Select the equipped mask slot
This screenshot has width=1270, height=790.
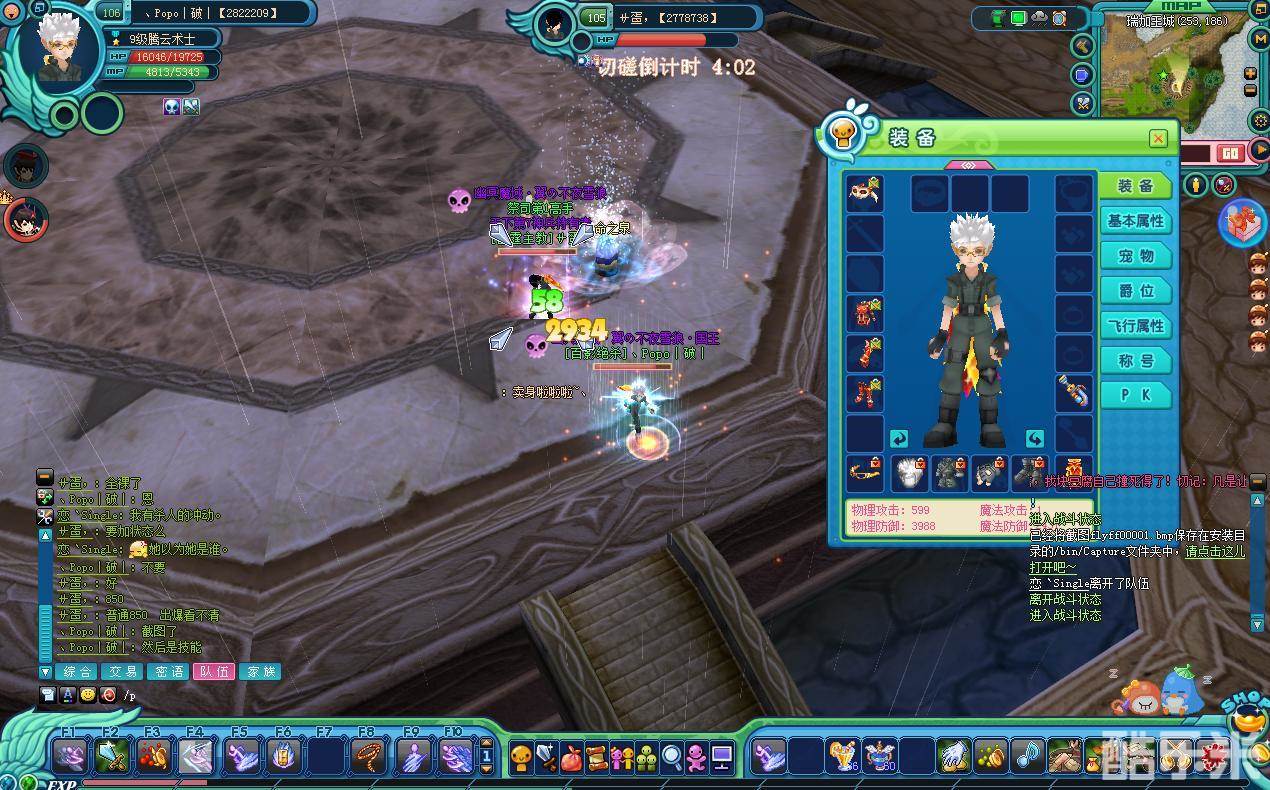point(864,193)
